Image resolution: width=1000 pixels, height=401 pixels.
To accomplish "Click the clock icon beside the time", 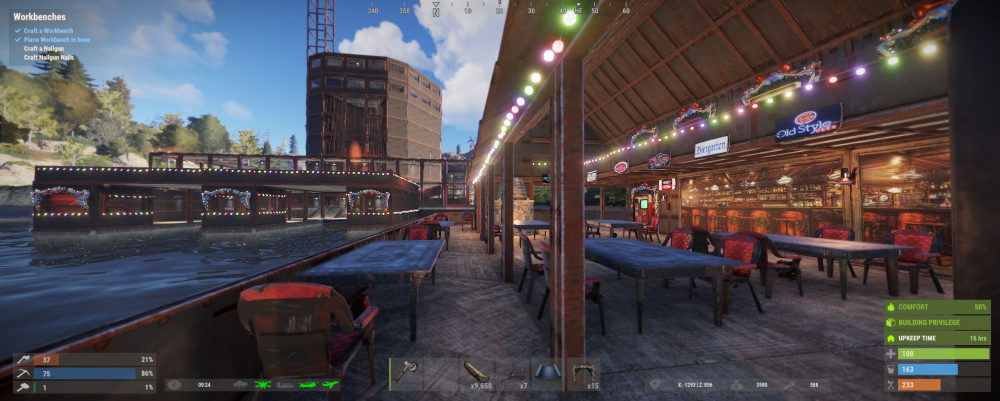I will click(x=174, y=384).
